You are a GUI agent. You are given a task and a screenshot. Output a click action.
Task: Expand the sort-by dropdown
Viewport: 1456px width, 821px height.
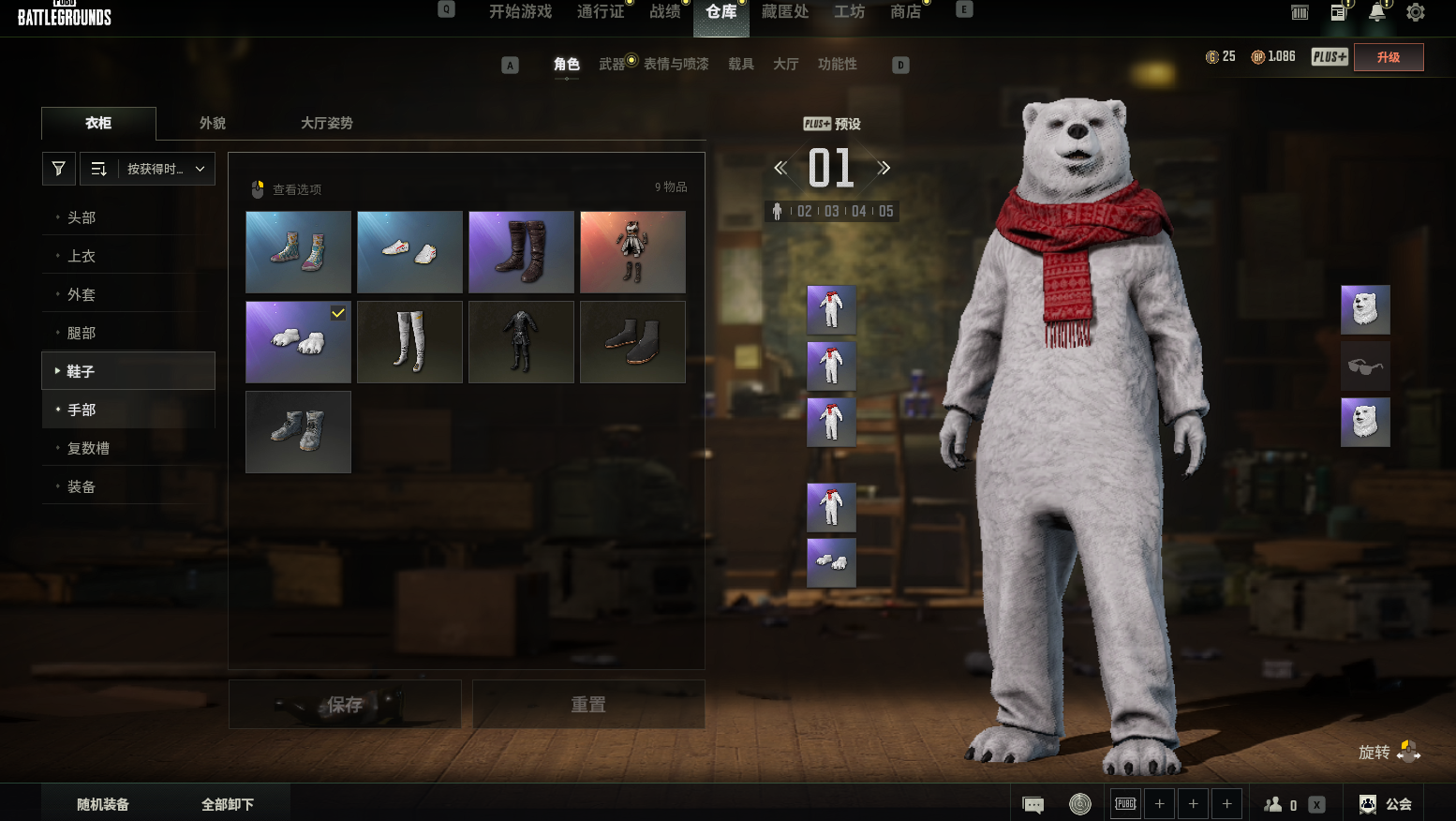[148, 169]
